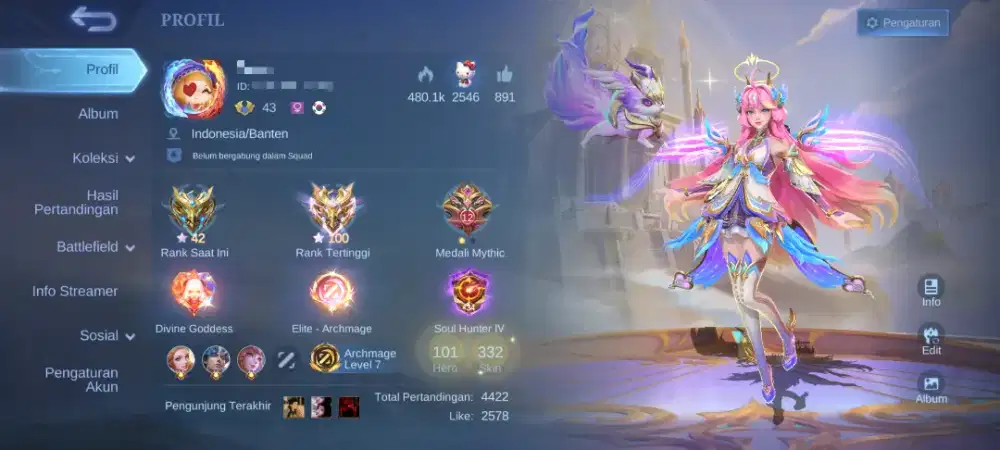View the Rank Saat Ini badge
This screenshot has width=1000, height=450.
[193, 212]
